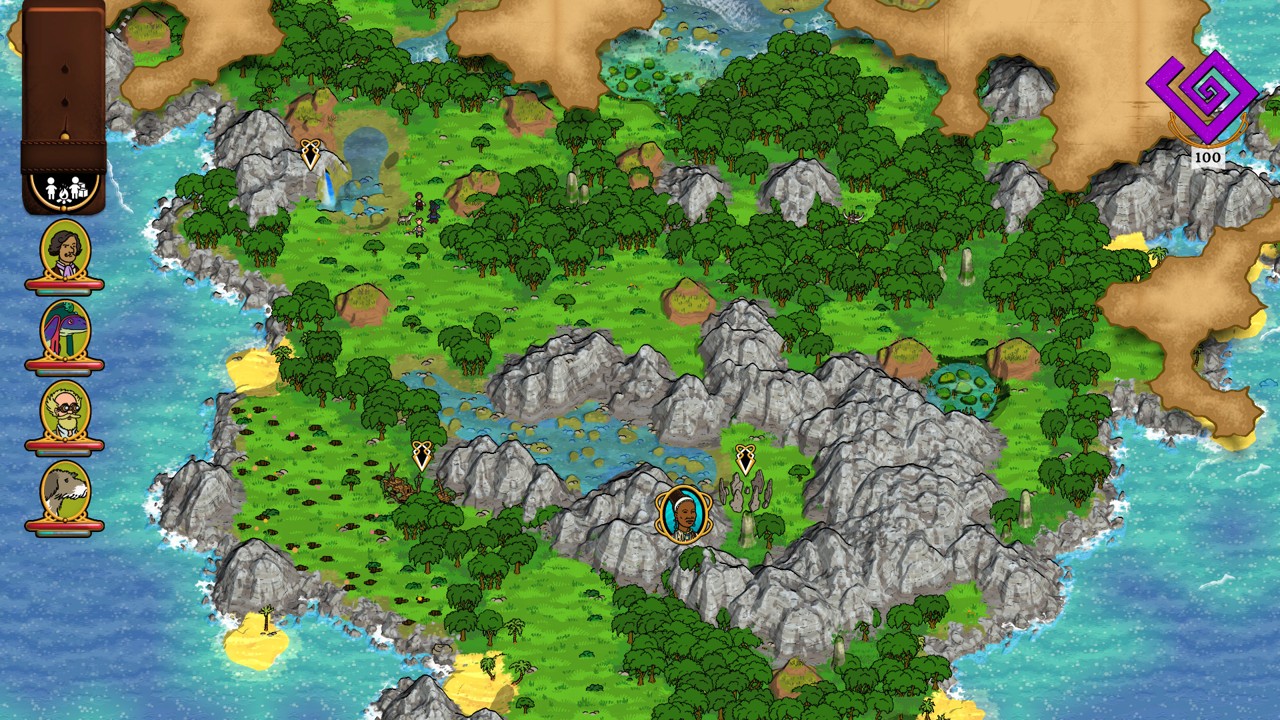Select the native character portrait on the map
This screenshot has height=720, width=1280.
pyautogui.click(x=683, y=514)
